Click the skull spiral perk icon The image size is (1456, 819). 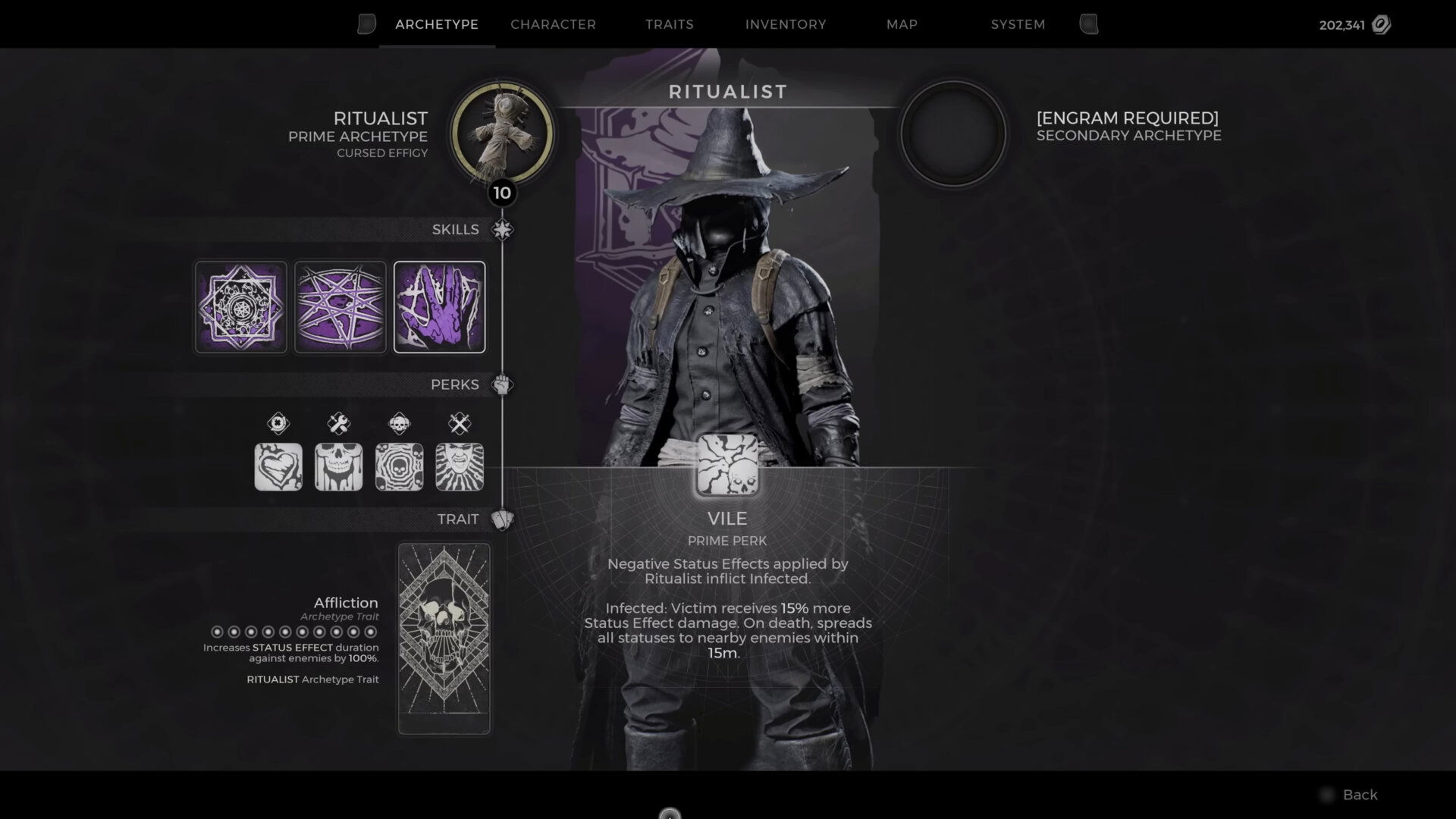pos(400,466)
